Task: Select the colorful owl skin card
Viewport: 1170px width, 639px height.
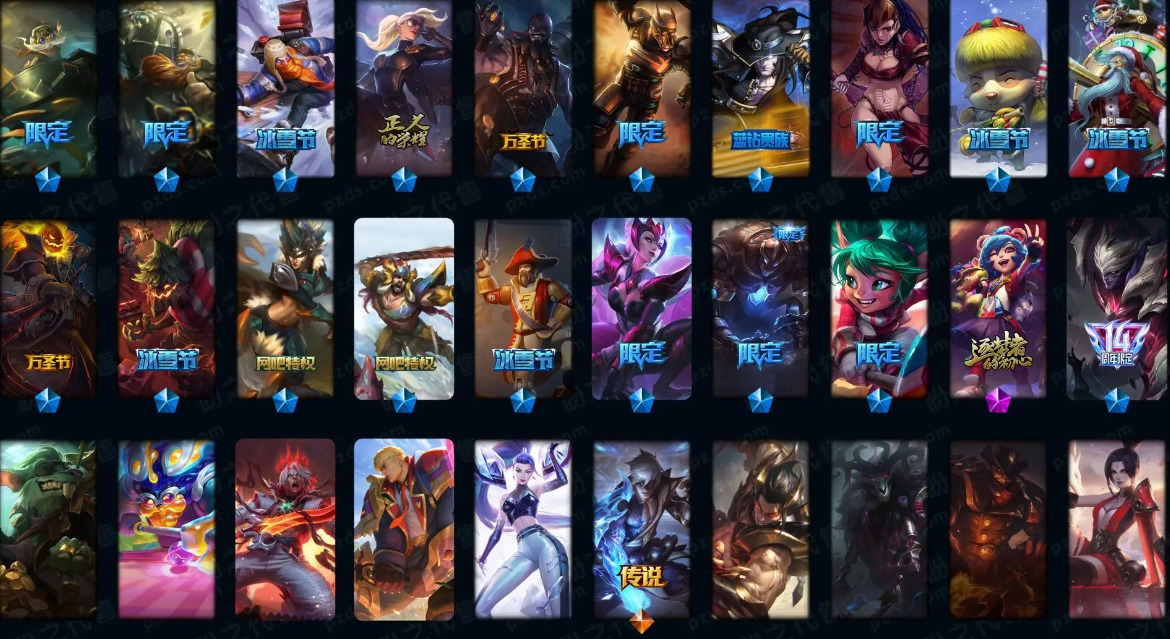Action: tap(166, 528)
